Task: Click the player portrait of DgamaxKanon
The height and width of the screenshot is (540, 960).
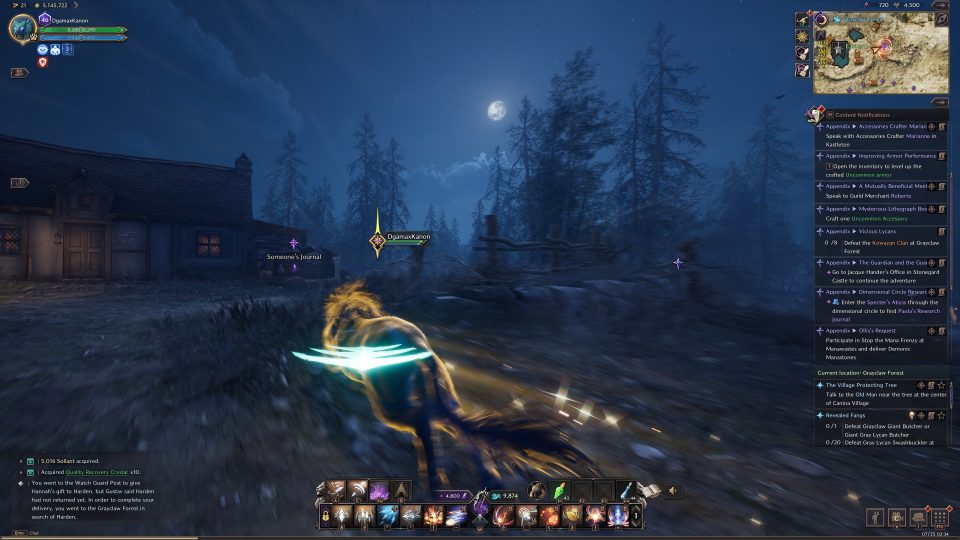Action: point(22,29)
